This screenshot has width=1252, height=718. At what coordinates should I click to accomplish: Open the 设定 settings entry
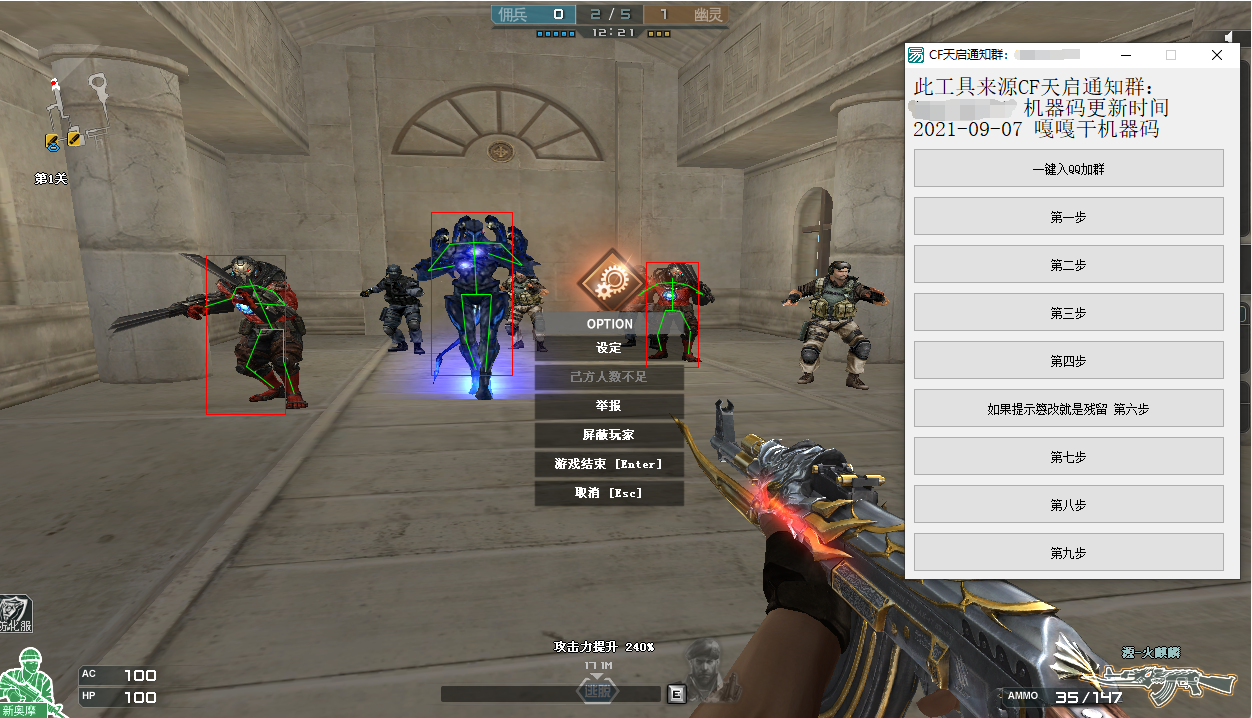tap(609, 348)
